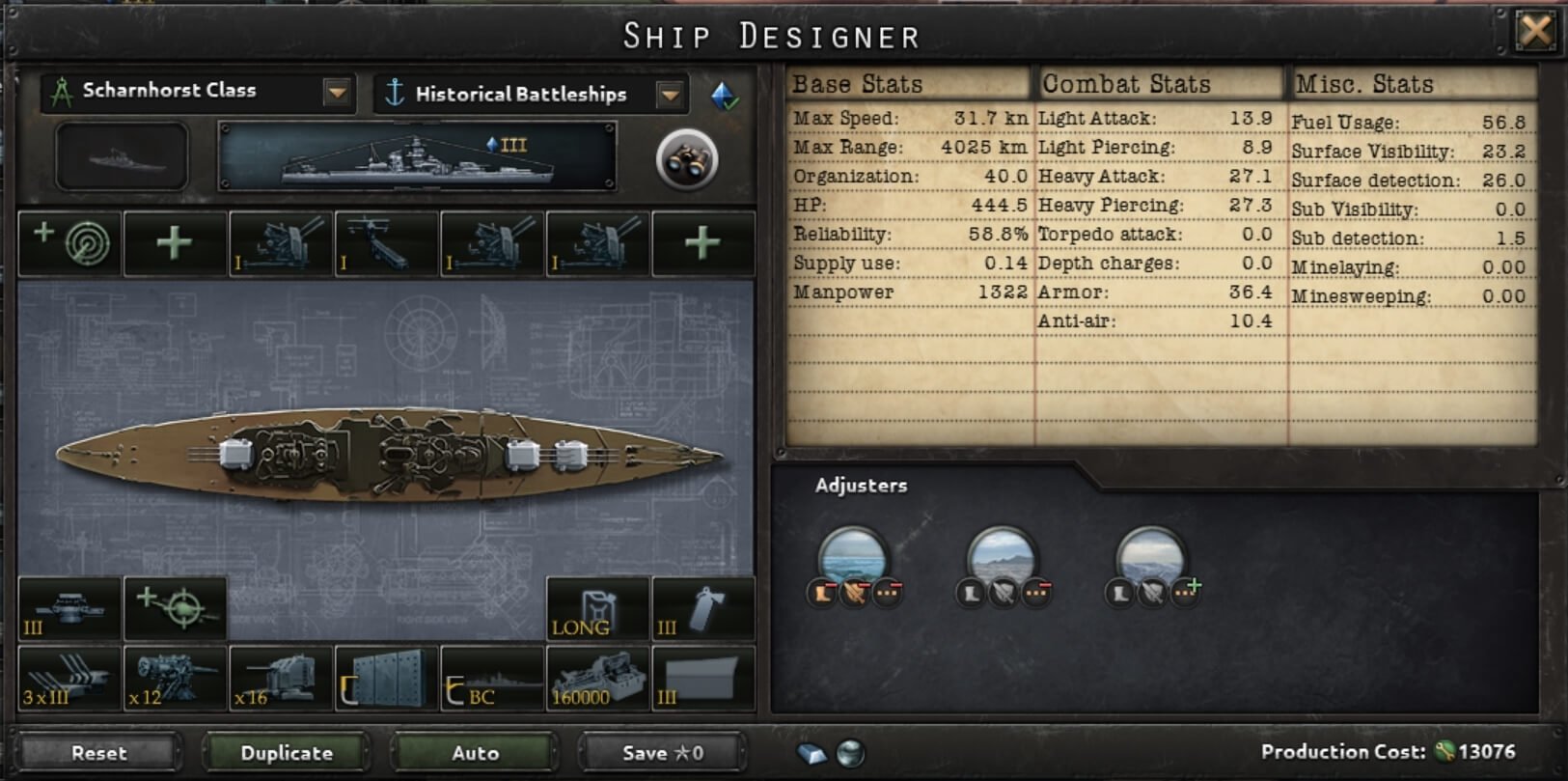This screenshot has width=1568, height=781.
Task: Select the LONG fuel tank slot
Action: click(597, 609)
